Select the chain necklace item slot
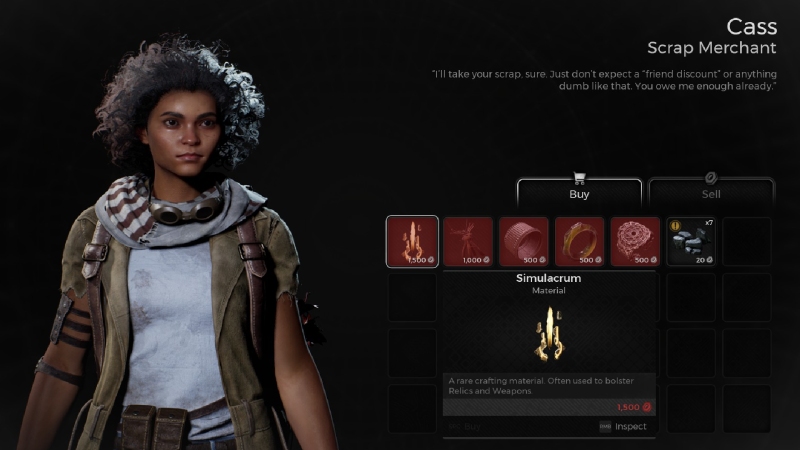 pyautogui.click(x=636, y=242)
